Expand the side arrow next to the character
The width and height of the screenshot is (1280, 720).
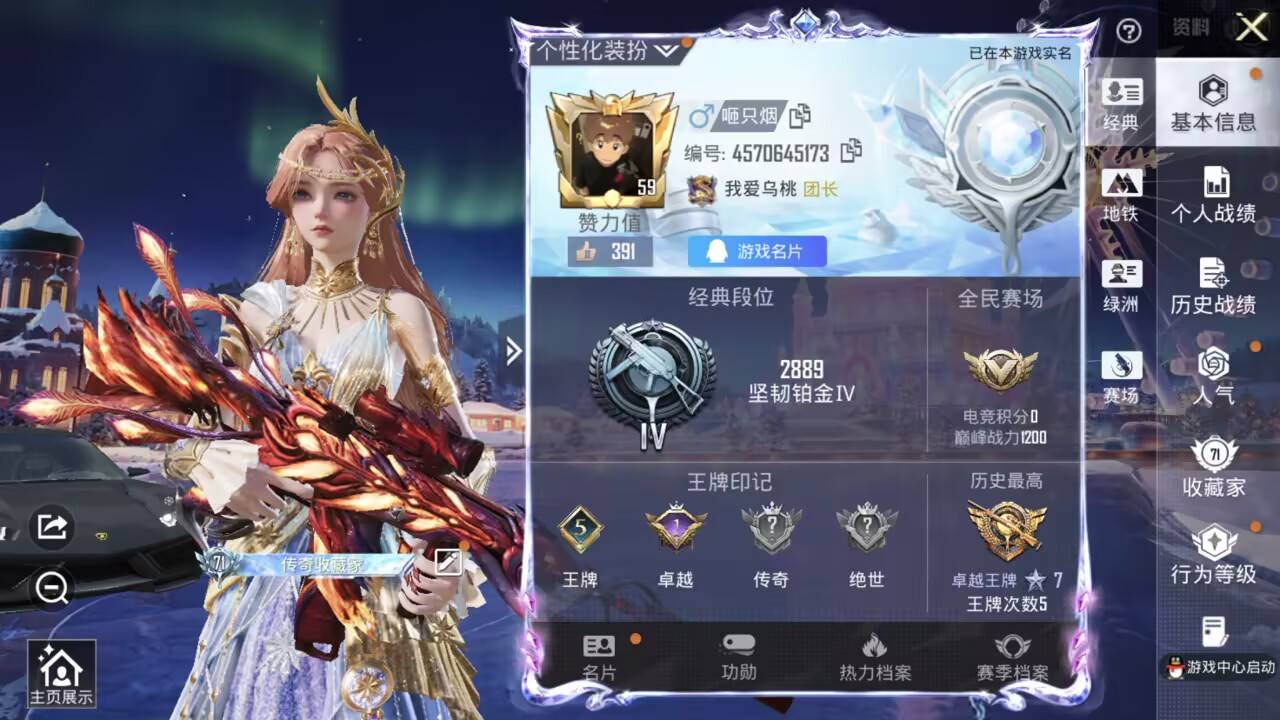(x=513, y=352)
